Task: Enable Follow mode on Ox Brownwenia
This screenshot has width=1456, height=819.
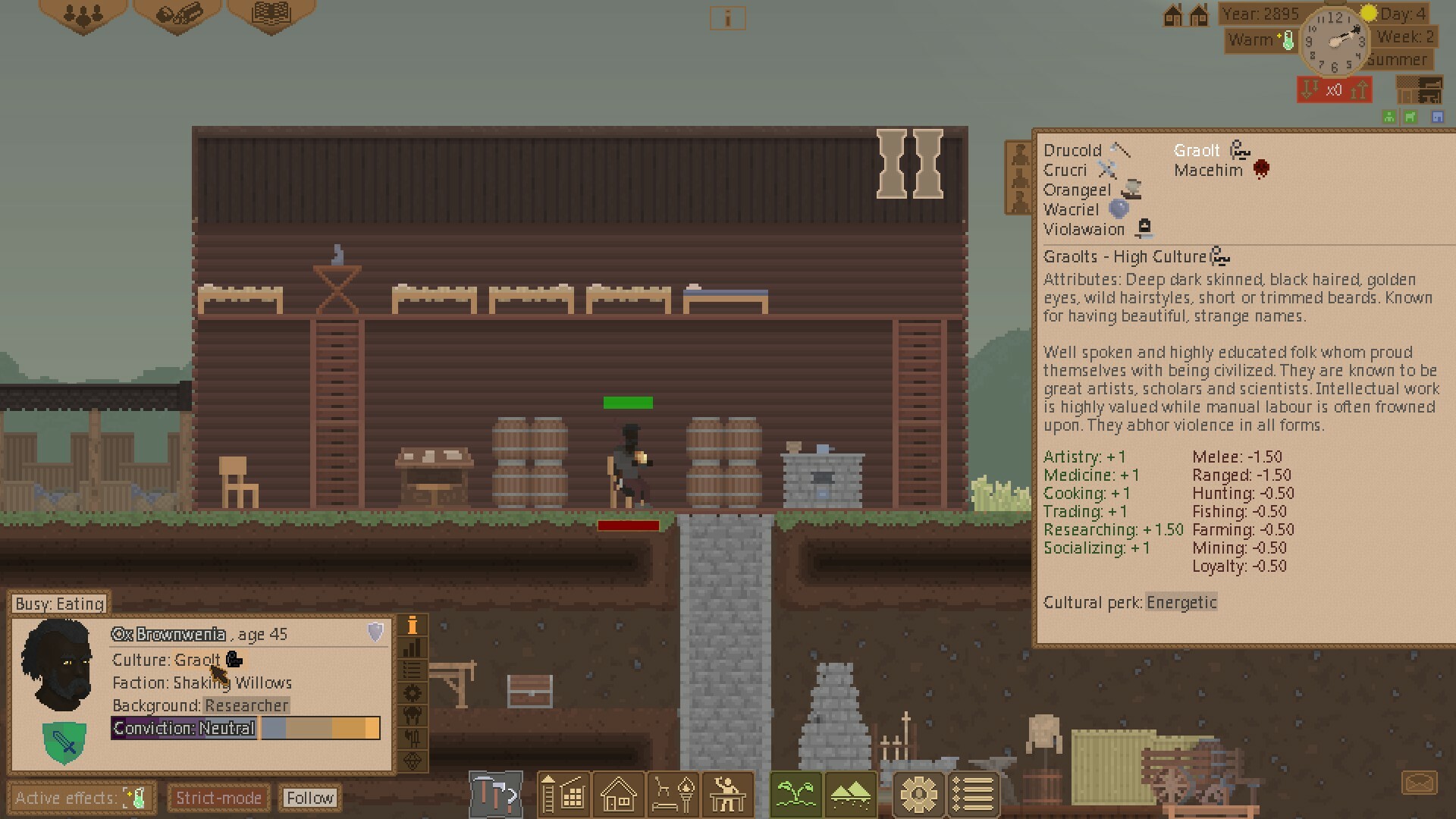Action: (310, 798)
